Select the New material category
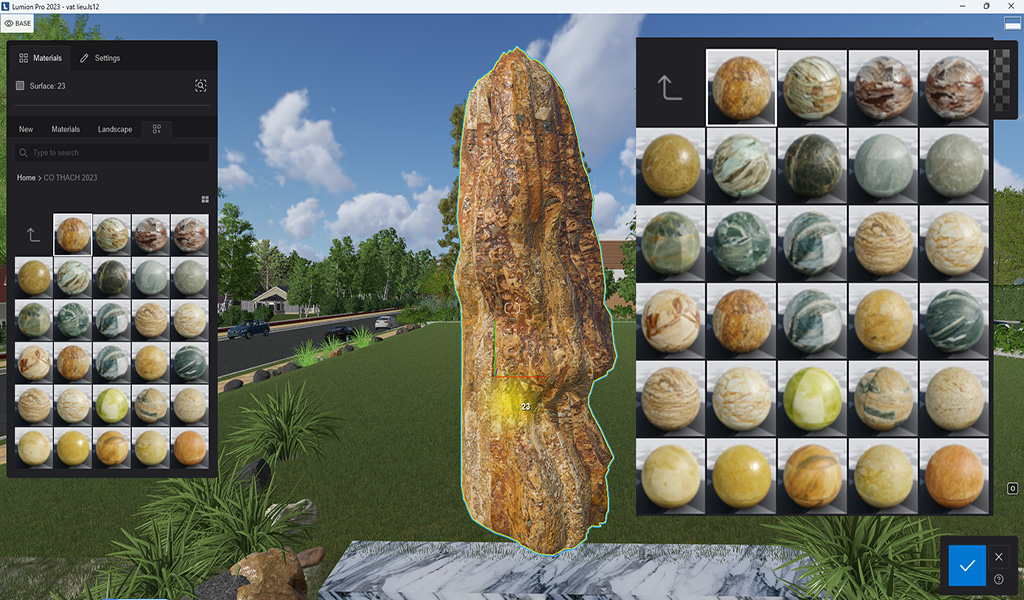 (x=26, y=129)
